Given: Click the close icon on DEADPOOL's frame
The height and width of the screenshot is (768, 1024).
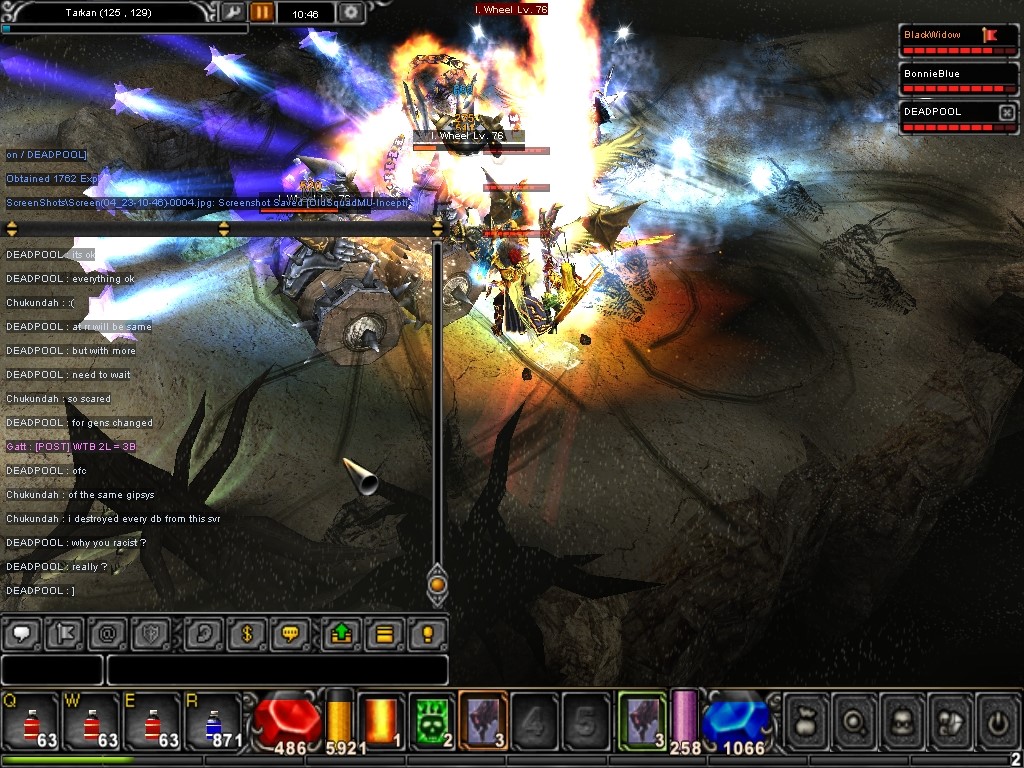Looking at the screenshot, I should coord(1006,113).
